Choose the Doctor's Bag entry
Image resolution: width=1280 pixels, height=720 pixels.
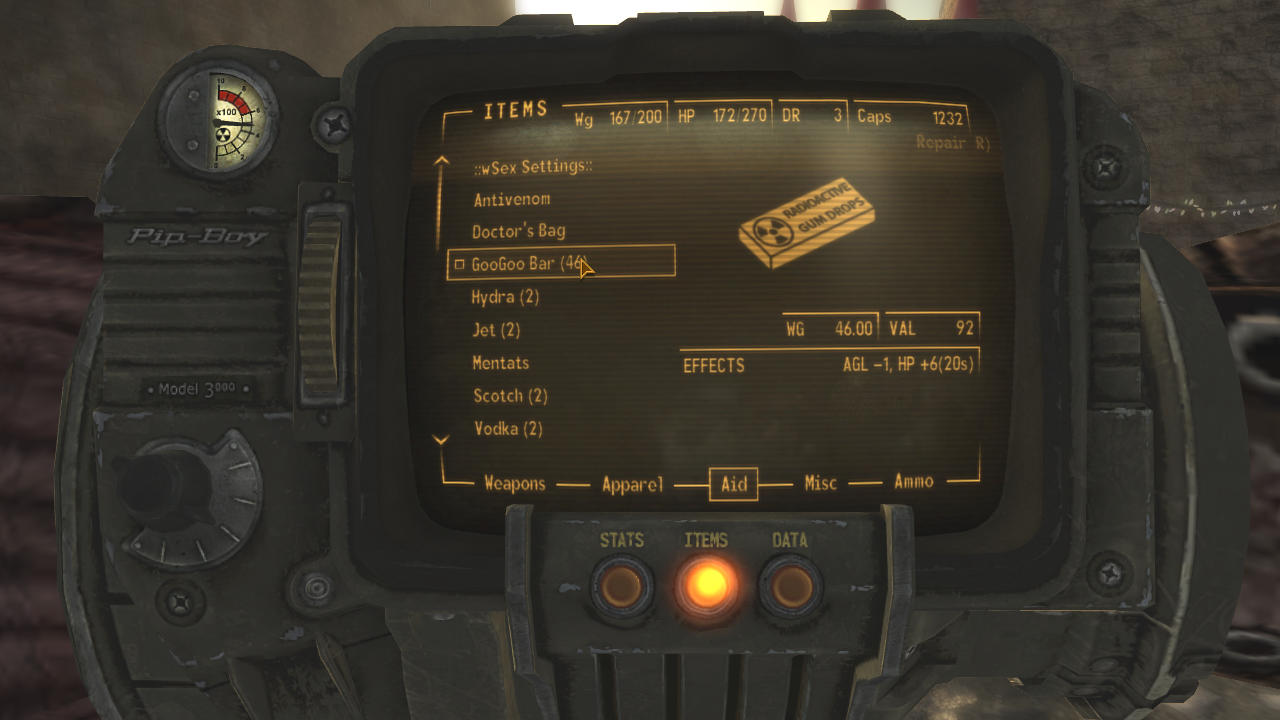click(x=518, y=231)
